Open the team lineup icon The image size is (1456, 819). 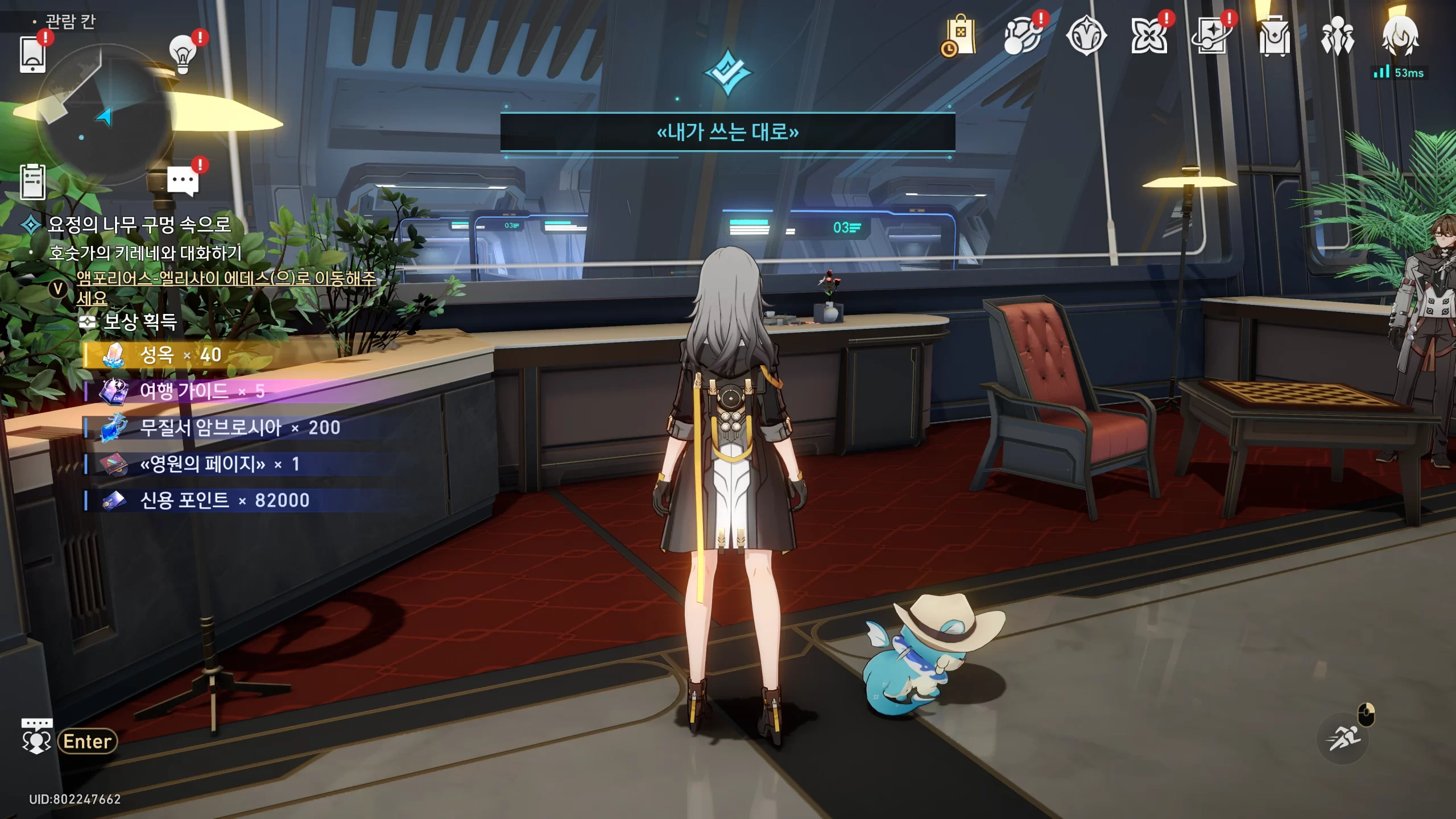[1337, 36]
